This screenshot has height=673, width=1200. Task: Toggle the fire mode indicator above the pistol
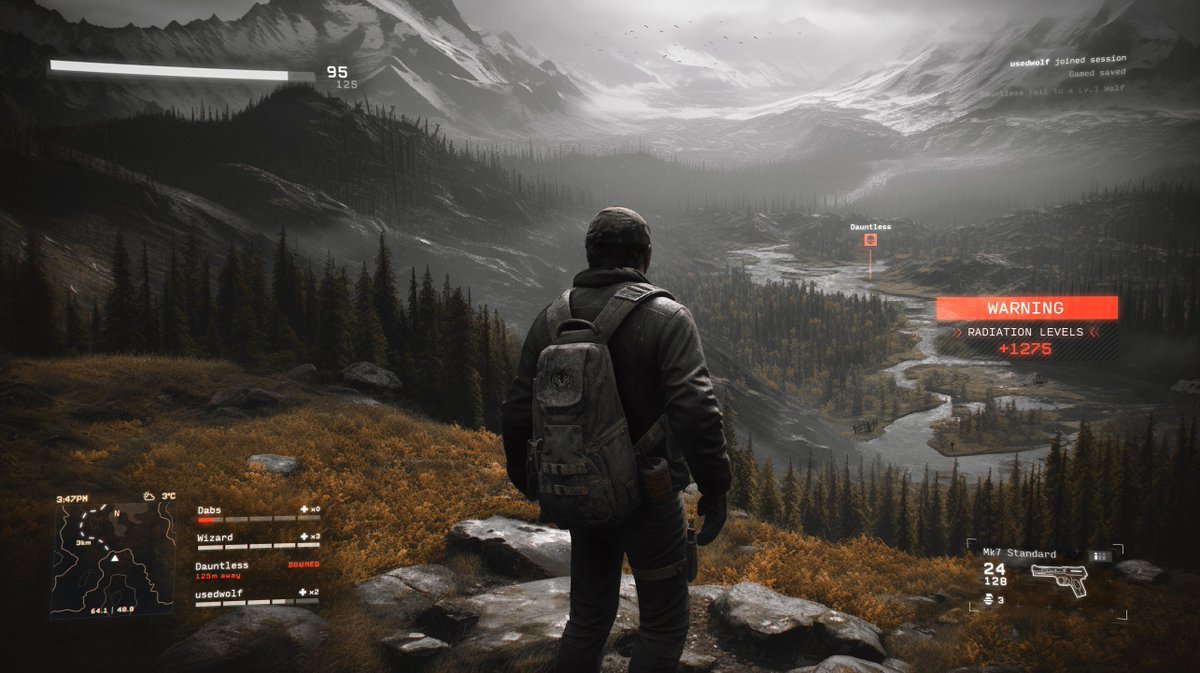[1100, 555]
